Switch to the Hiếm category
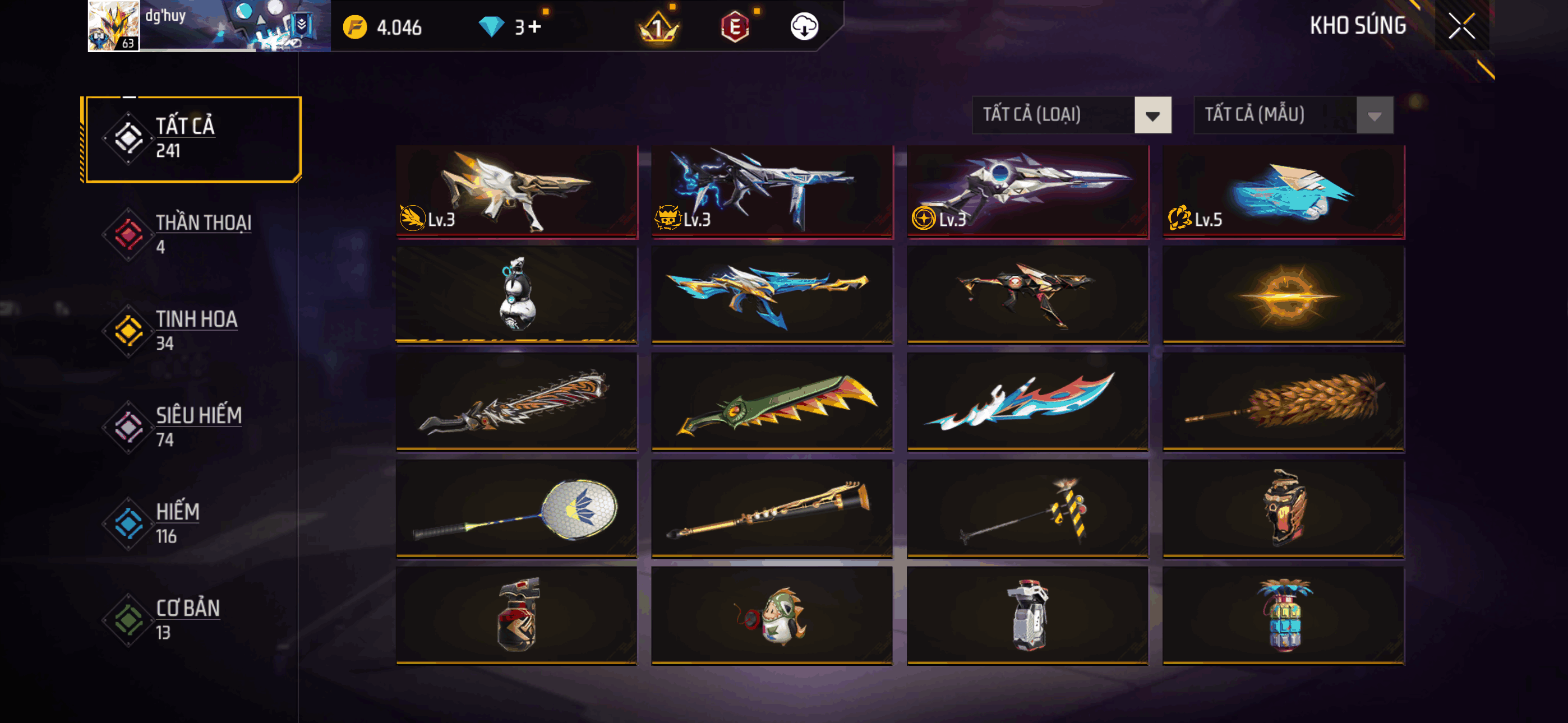Viewport: 1568px width, 723px height. pos(192,523)
